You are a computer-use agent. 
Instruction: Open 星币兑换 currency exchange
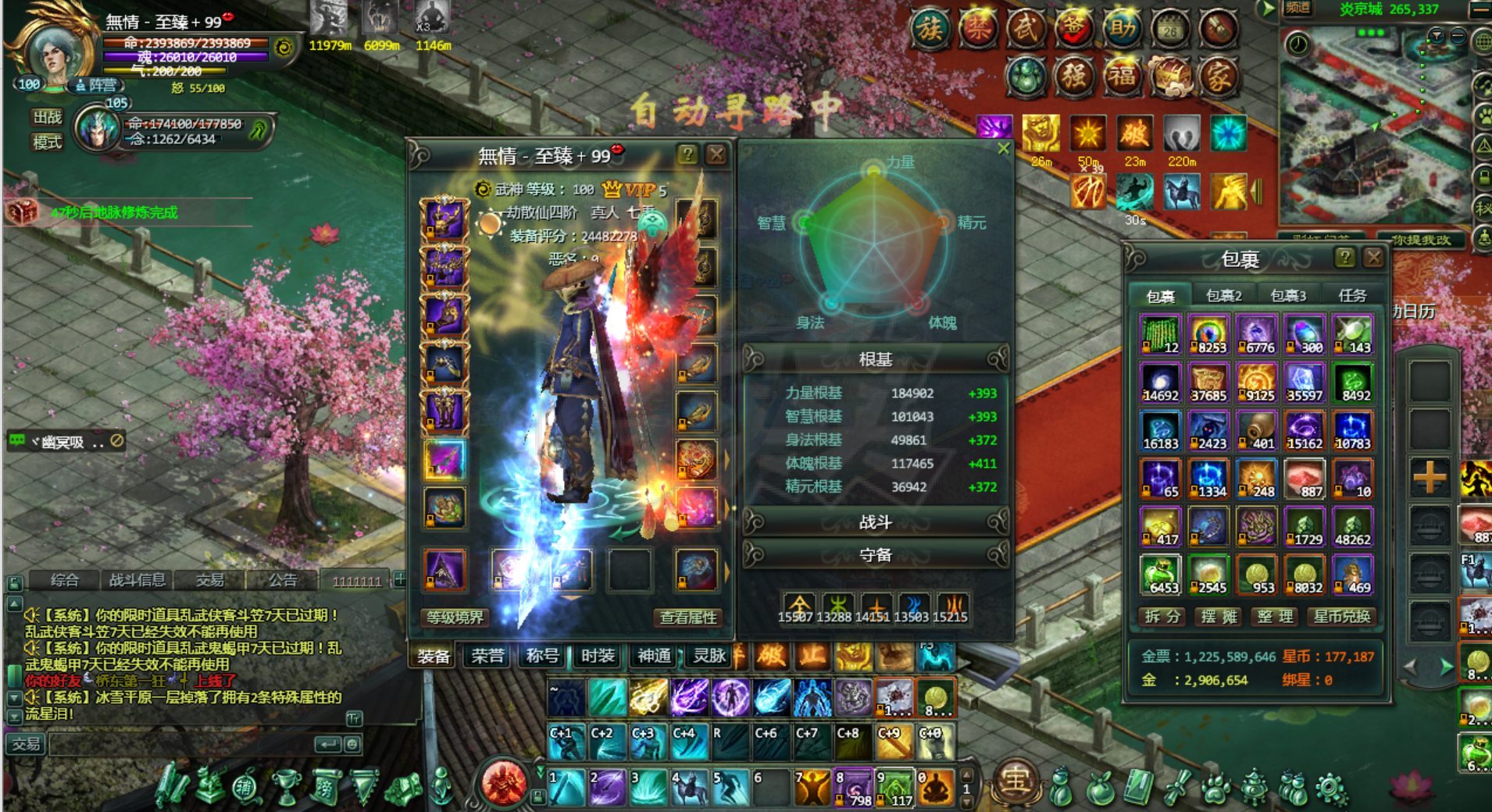click(x=1341, y=617)
